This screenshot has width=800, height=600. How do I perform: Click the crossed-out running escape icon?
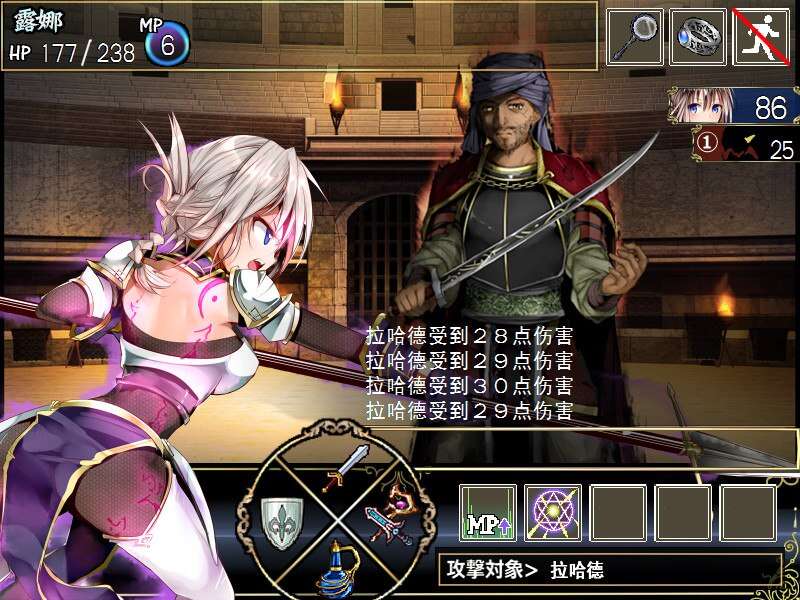[x=762, y=37]
